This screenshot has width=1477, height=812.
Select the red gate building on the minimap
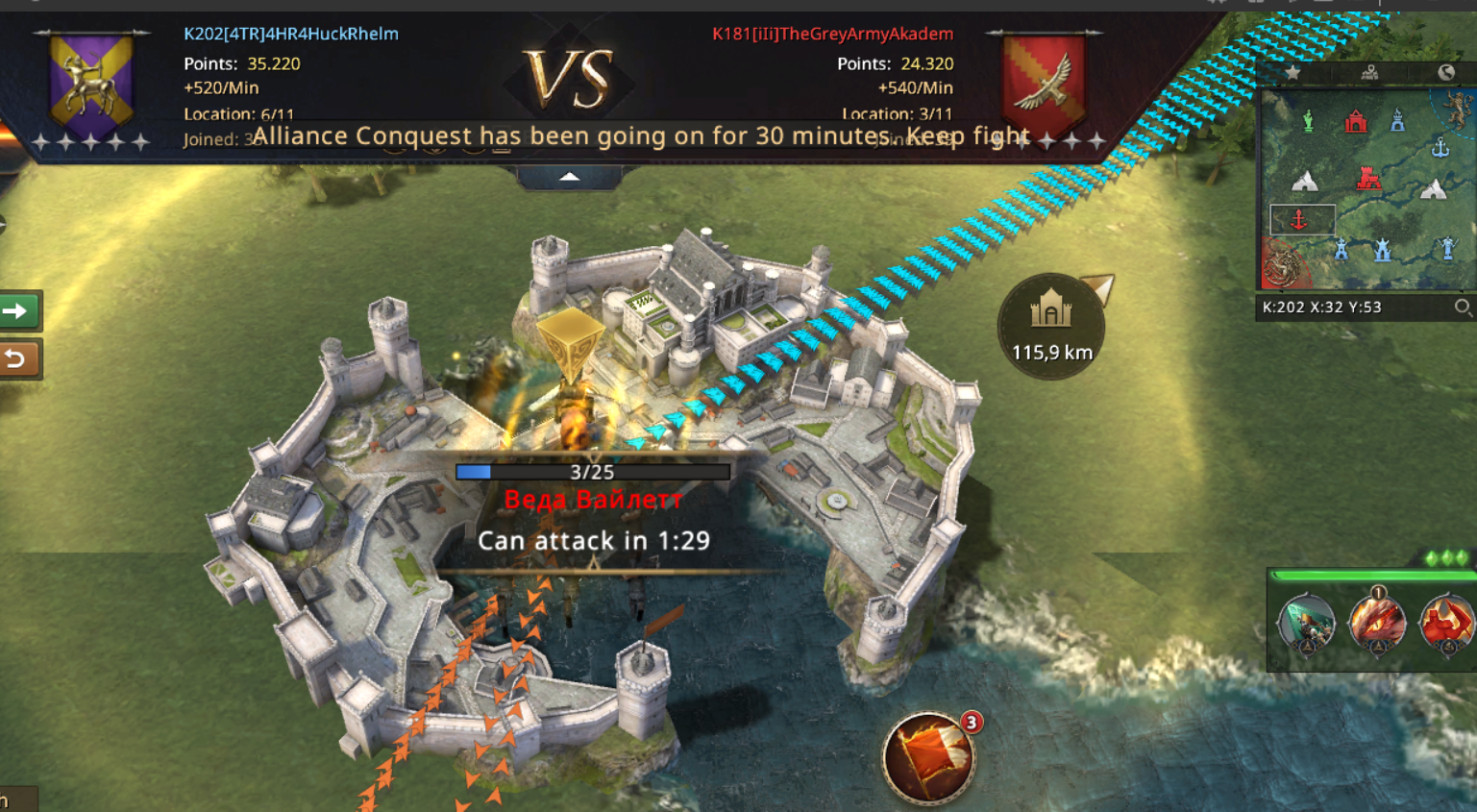[1355, 121]
